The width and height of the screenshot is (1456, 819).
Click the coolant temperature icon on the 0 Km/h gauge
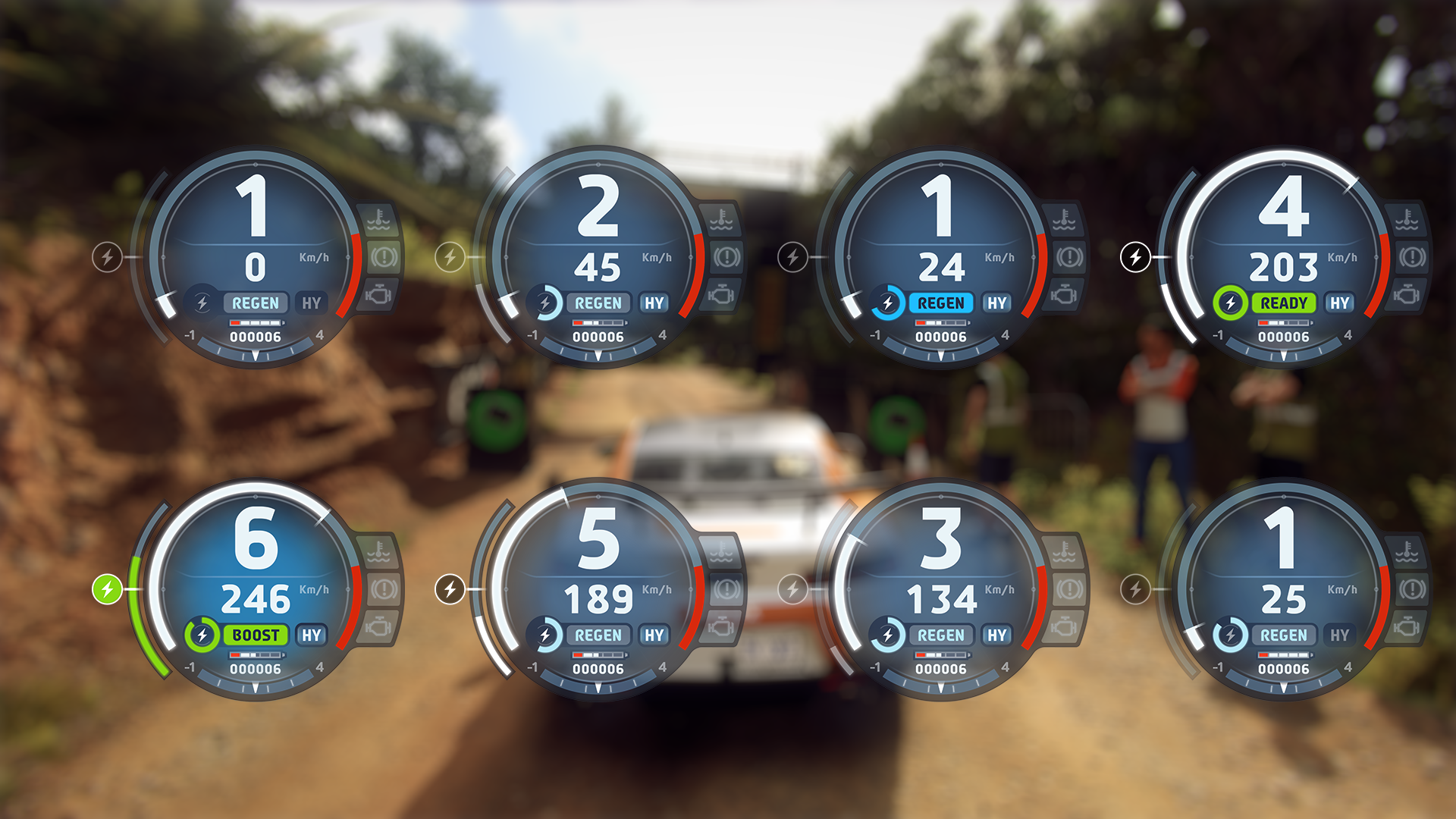pos(378,220)
